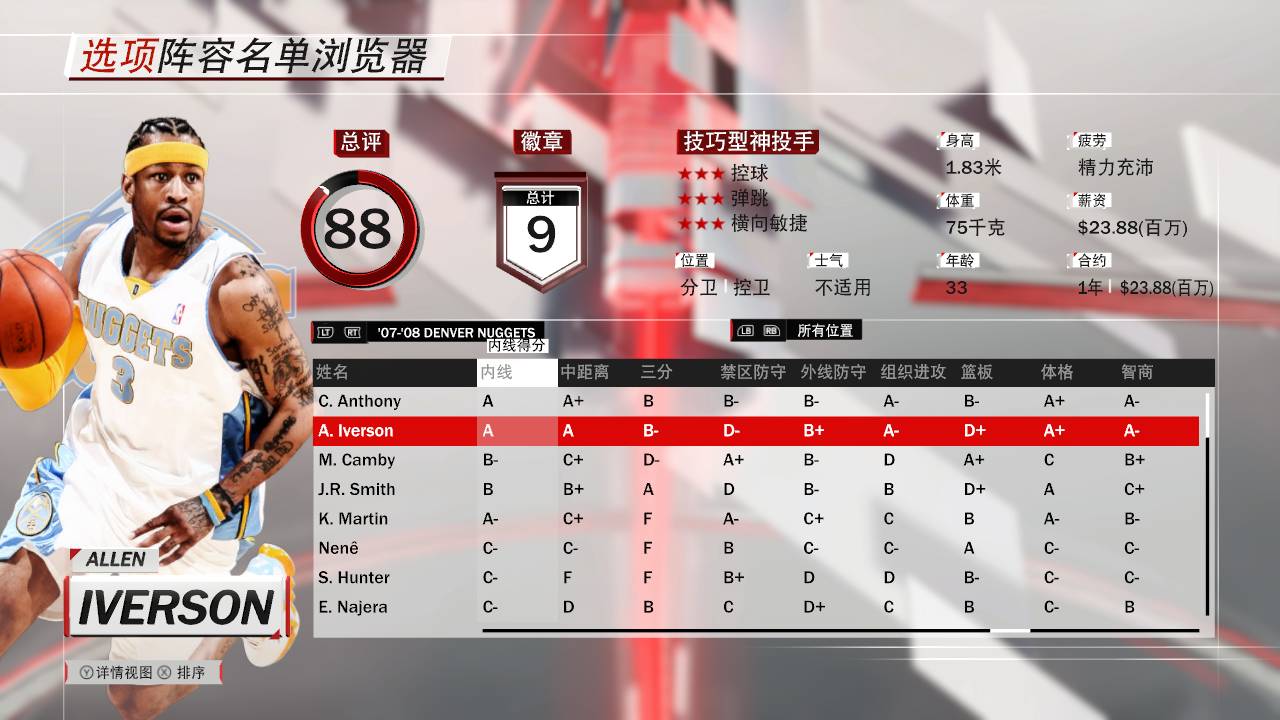Screen dimensions: 1280x720
Task: Click the RT bumper icon for next team
Action: (352, 332)
